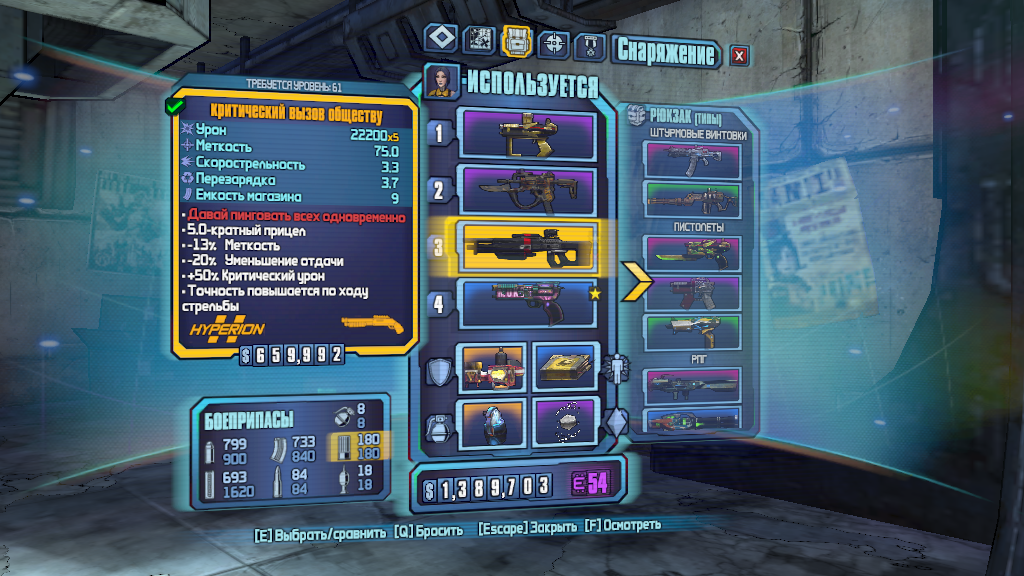Switch to the map tab

479,40
